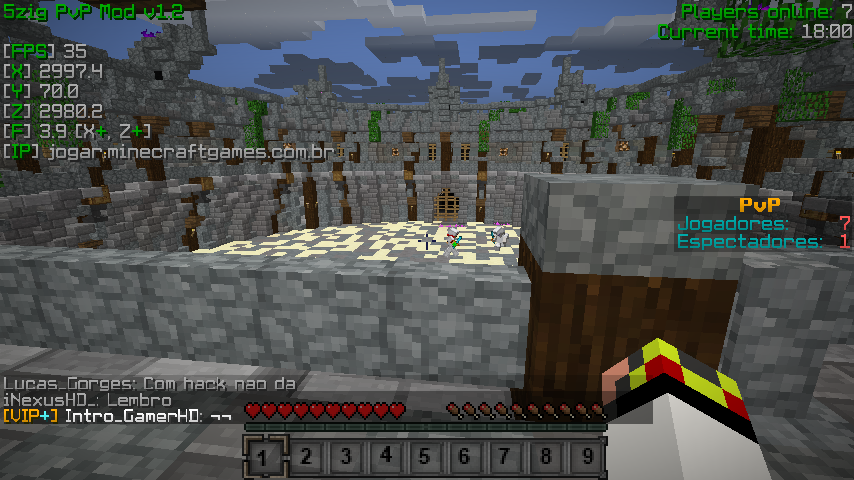This screenshot has height=480, width=854.
Task: Pick hotbar slot number 5
Action: coord(425,457)
